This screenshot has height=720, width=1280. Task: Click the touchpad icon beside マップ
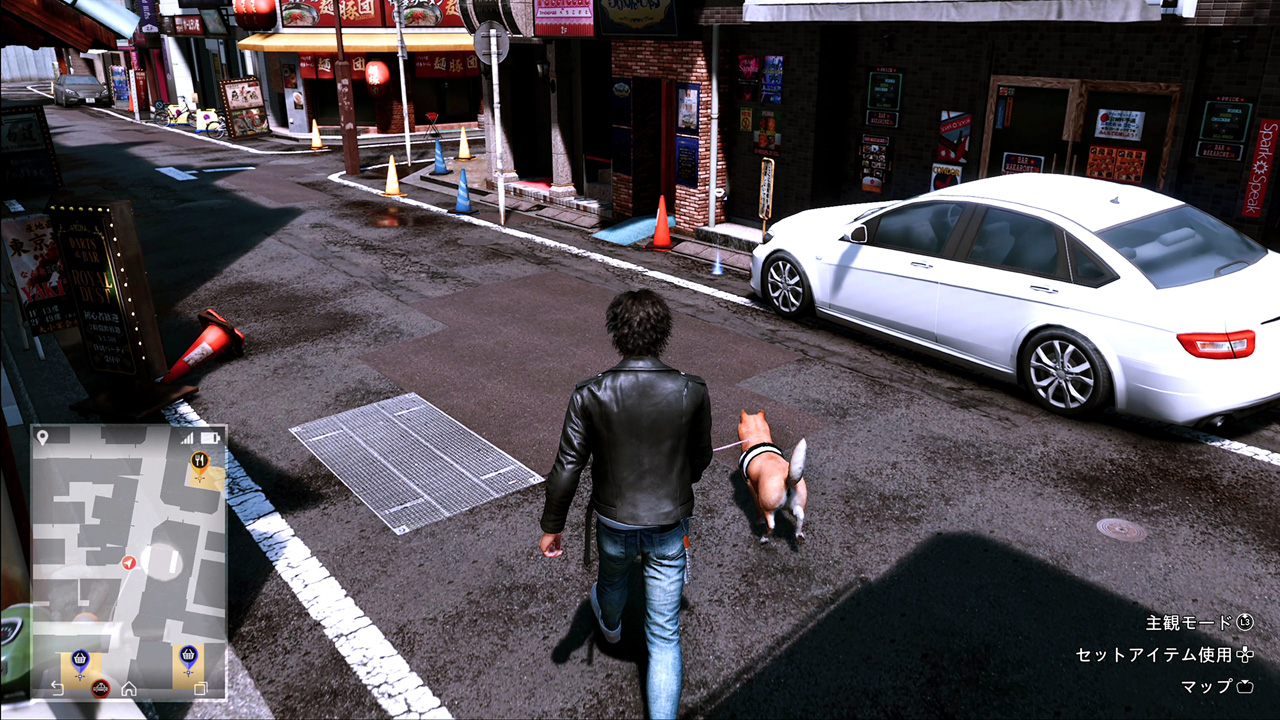(1245, 686)
